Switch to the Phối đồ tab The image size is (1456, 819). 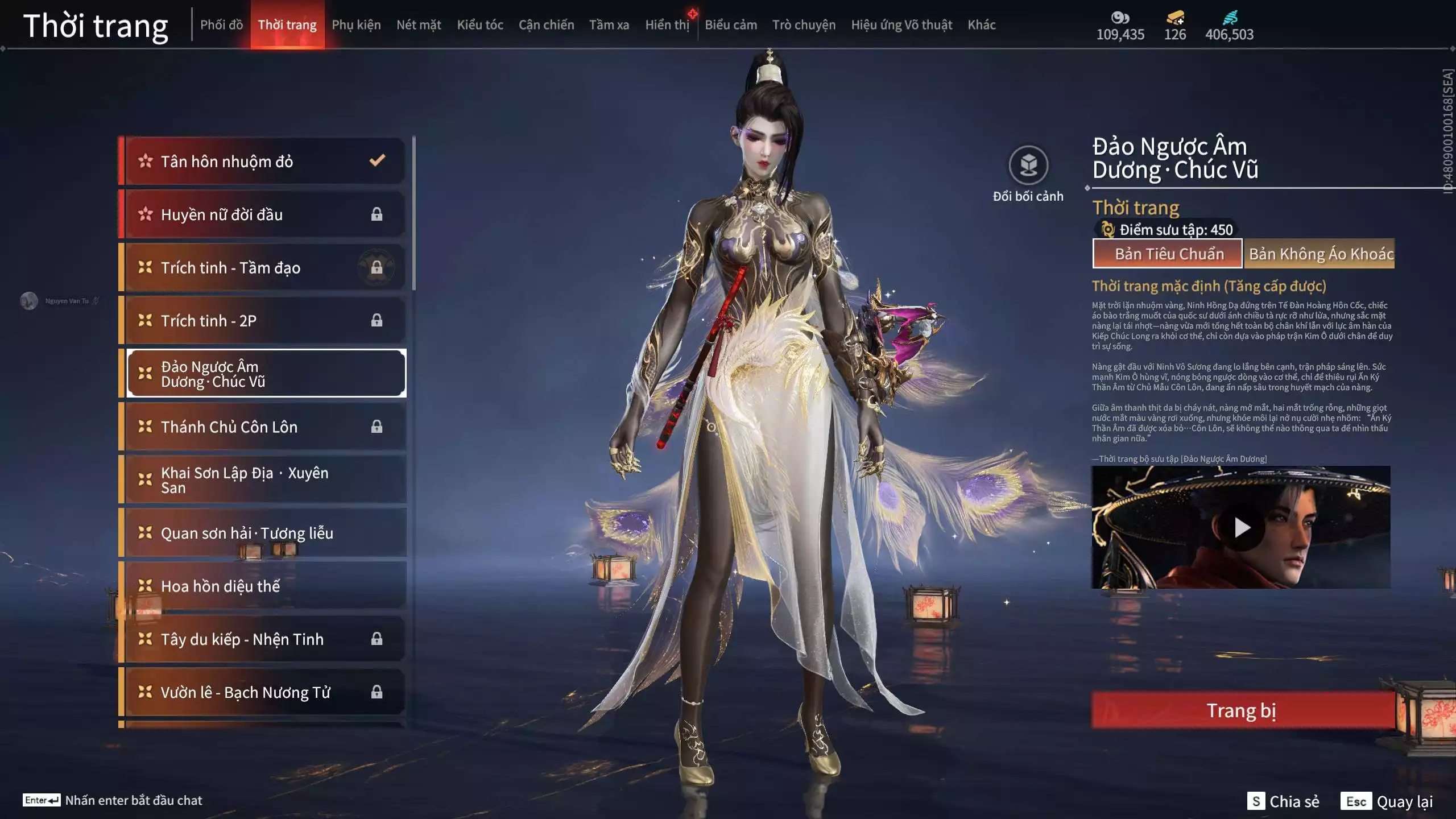[221, 25]
